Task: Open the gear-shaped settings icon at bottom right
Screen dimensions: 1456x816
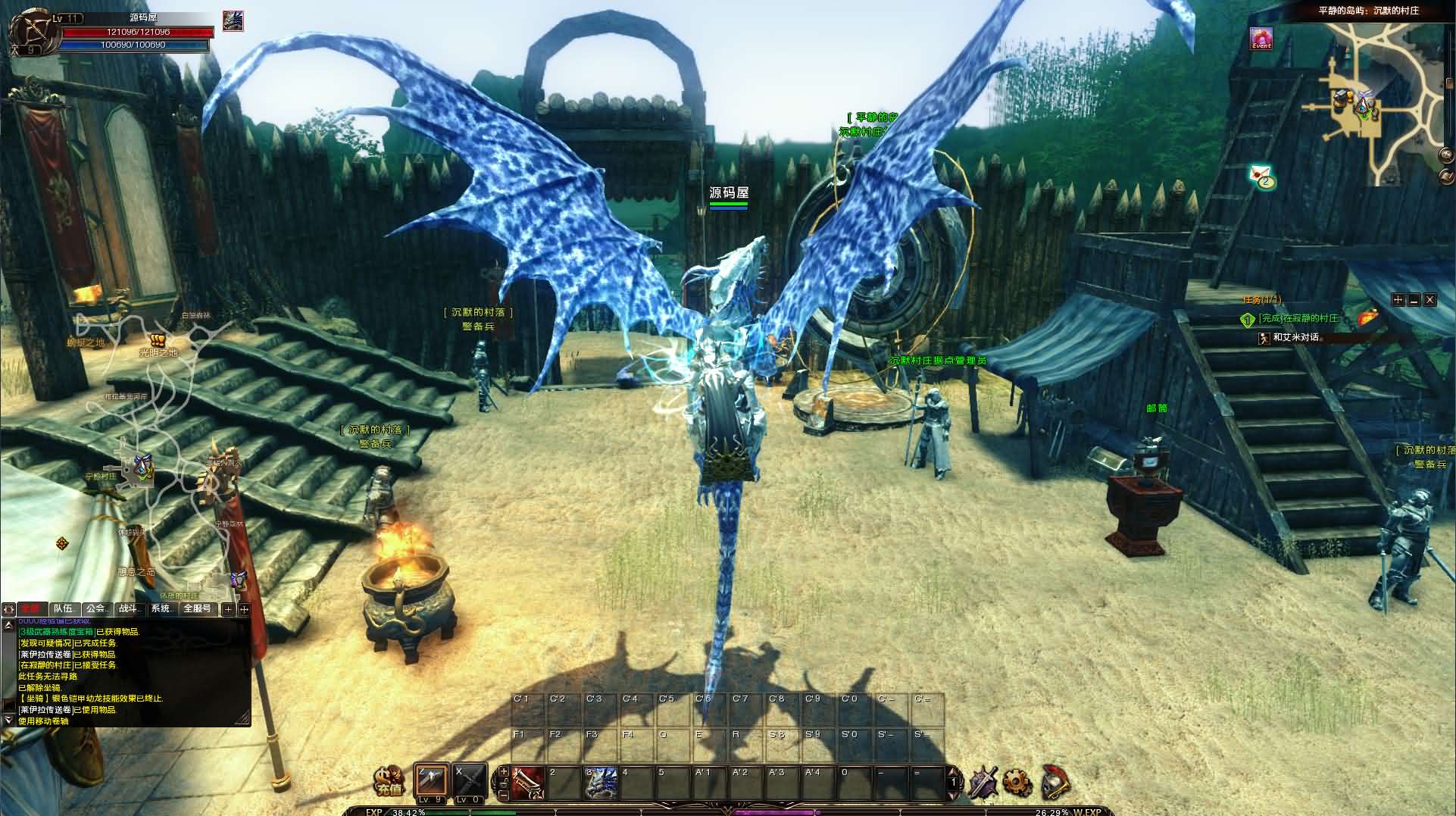Action: (1017, 782)
